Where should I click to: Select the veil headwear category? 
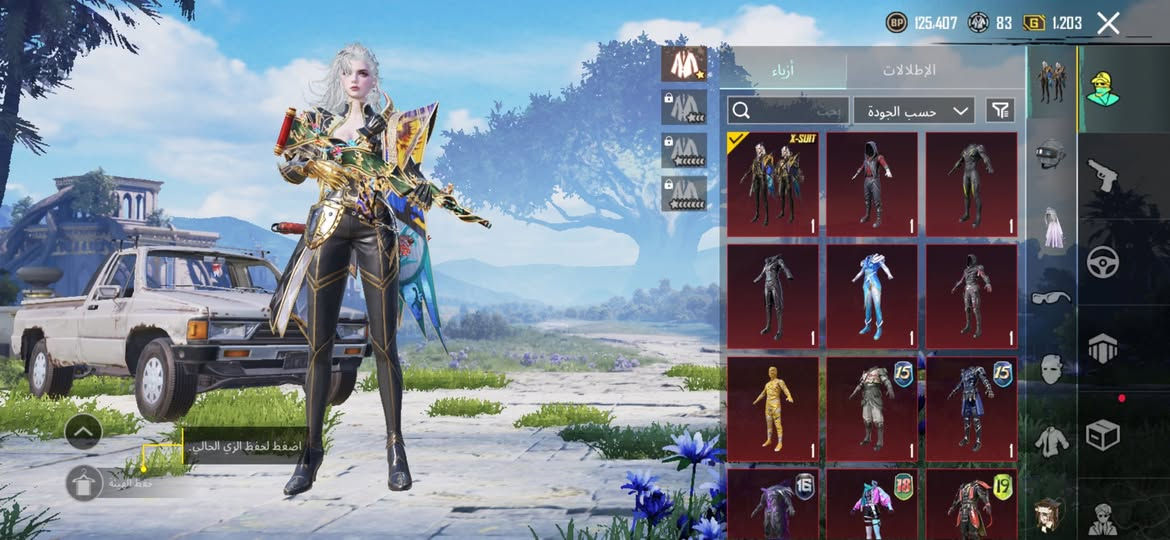click(1050, 225)
